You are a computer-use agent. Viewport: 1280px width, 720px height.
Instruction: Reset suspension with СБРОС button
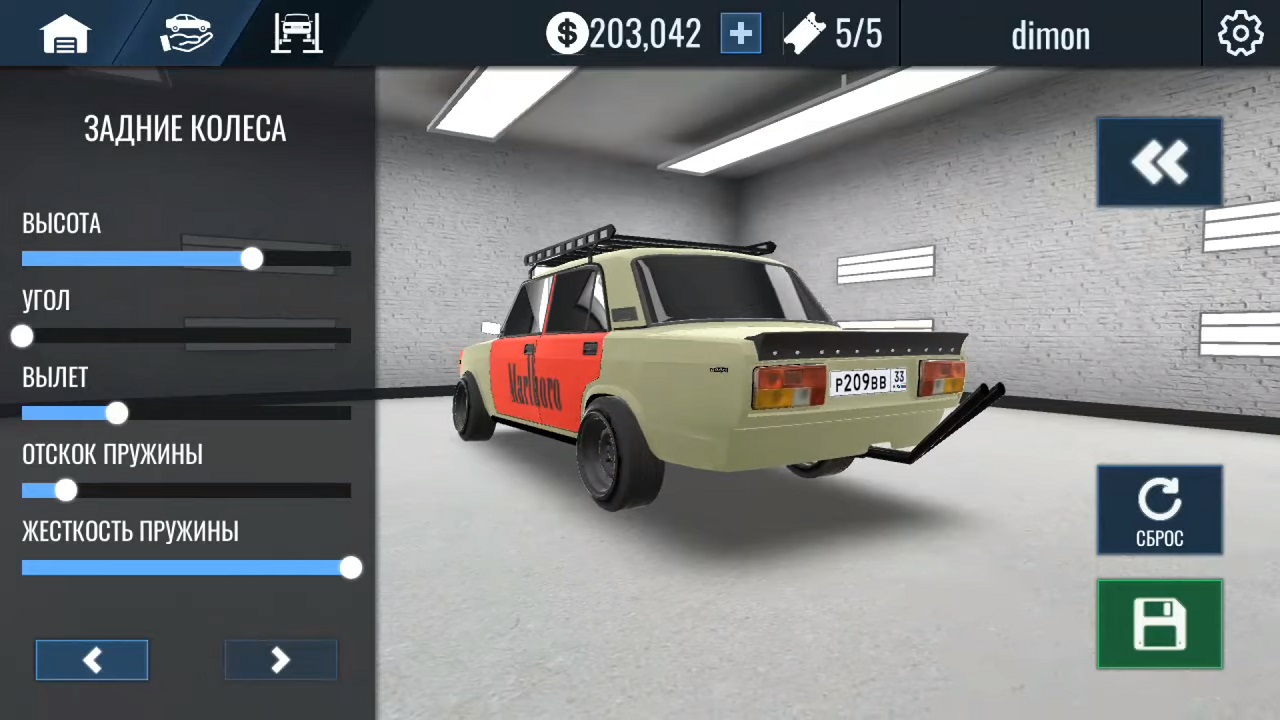(1159, 510)
